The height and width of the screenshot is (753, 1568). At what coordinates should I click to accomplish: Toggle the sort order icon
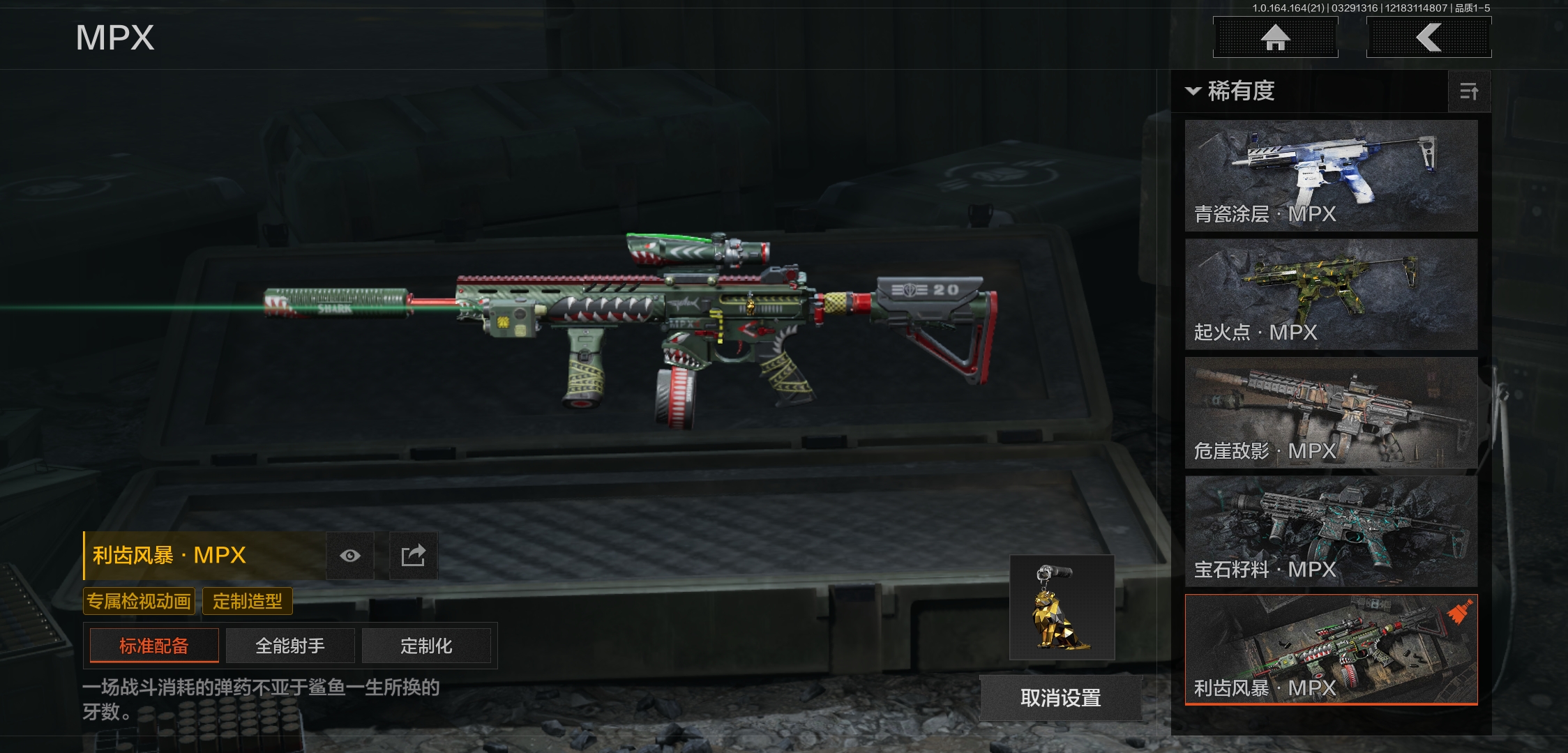click(x=1469, y=91)
